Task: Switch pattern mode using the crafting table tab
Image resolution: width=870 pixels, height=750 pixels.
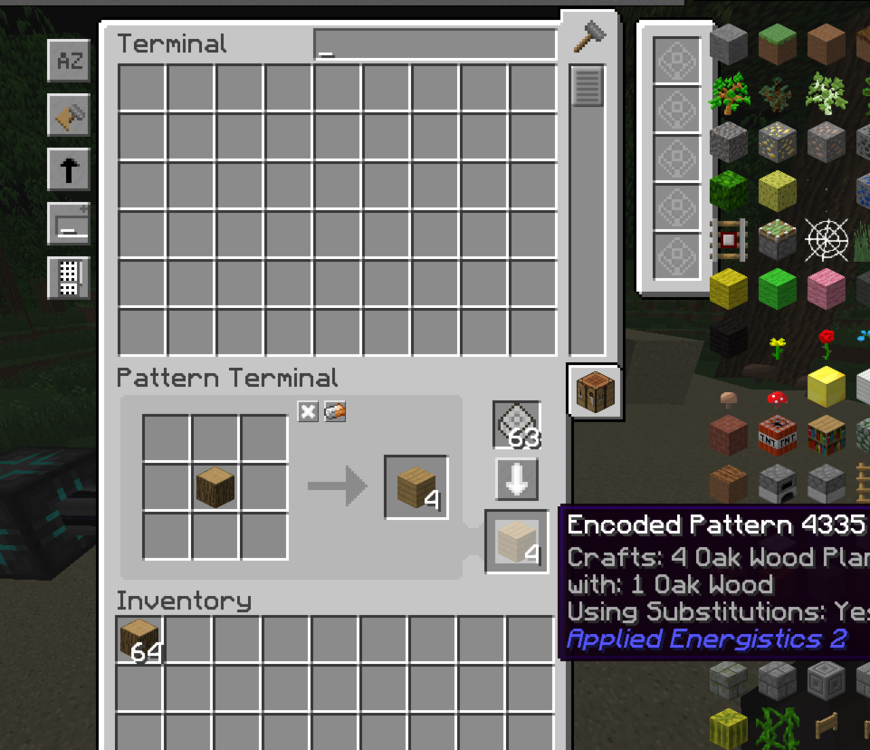Action: pyautogui.click(x=594, y=390)
